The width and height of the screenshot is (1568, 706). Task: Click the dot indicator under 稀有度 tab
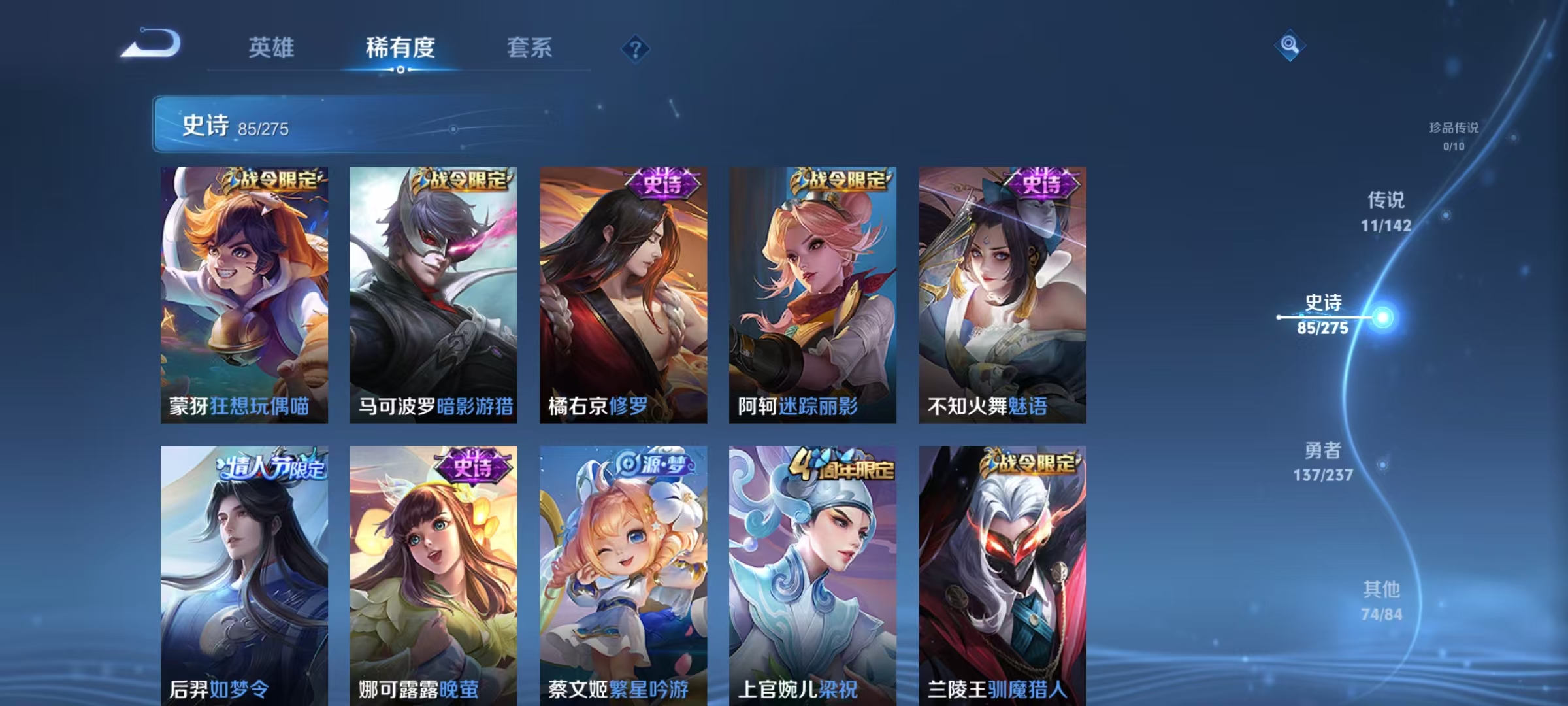[400, 71]
